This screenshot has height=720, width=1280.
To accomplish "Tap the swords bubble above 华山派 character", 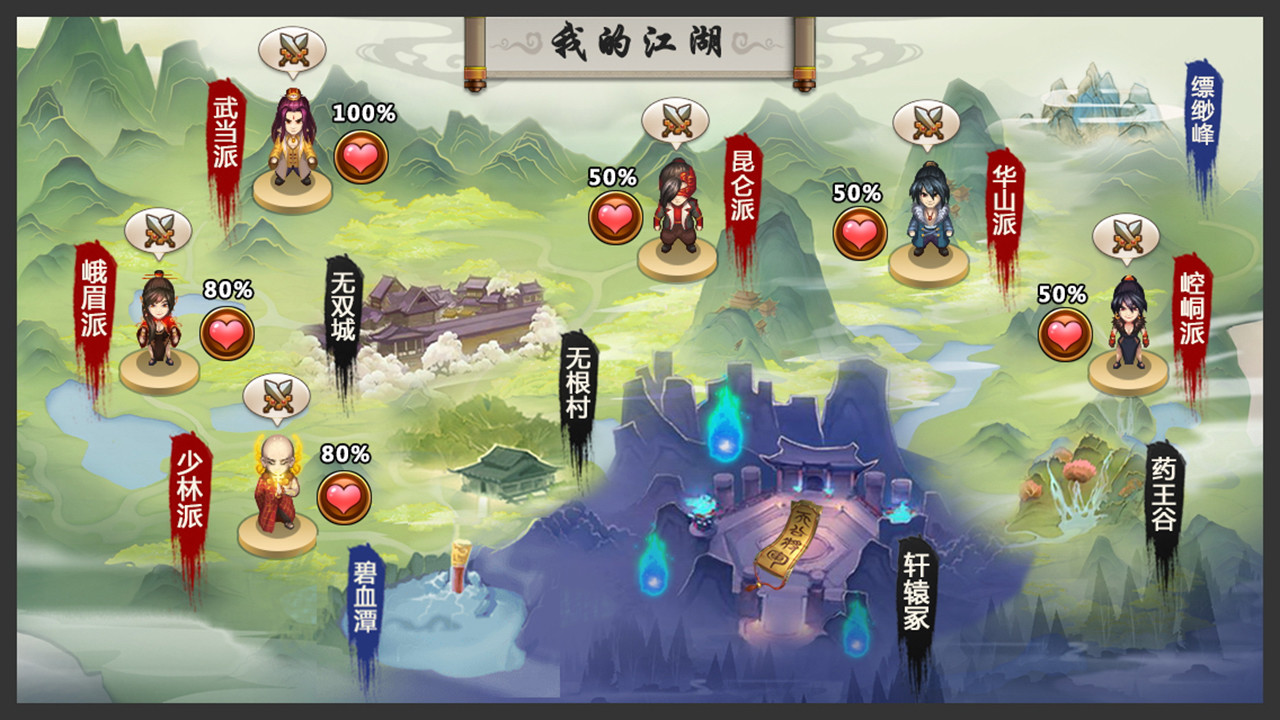I will coord(926,123).
